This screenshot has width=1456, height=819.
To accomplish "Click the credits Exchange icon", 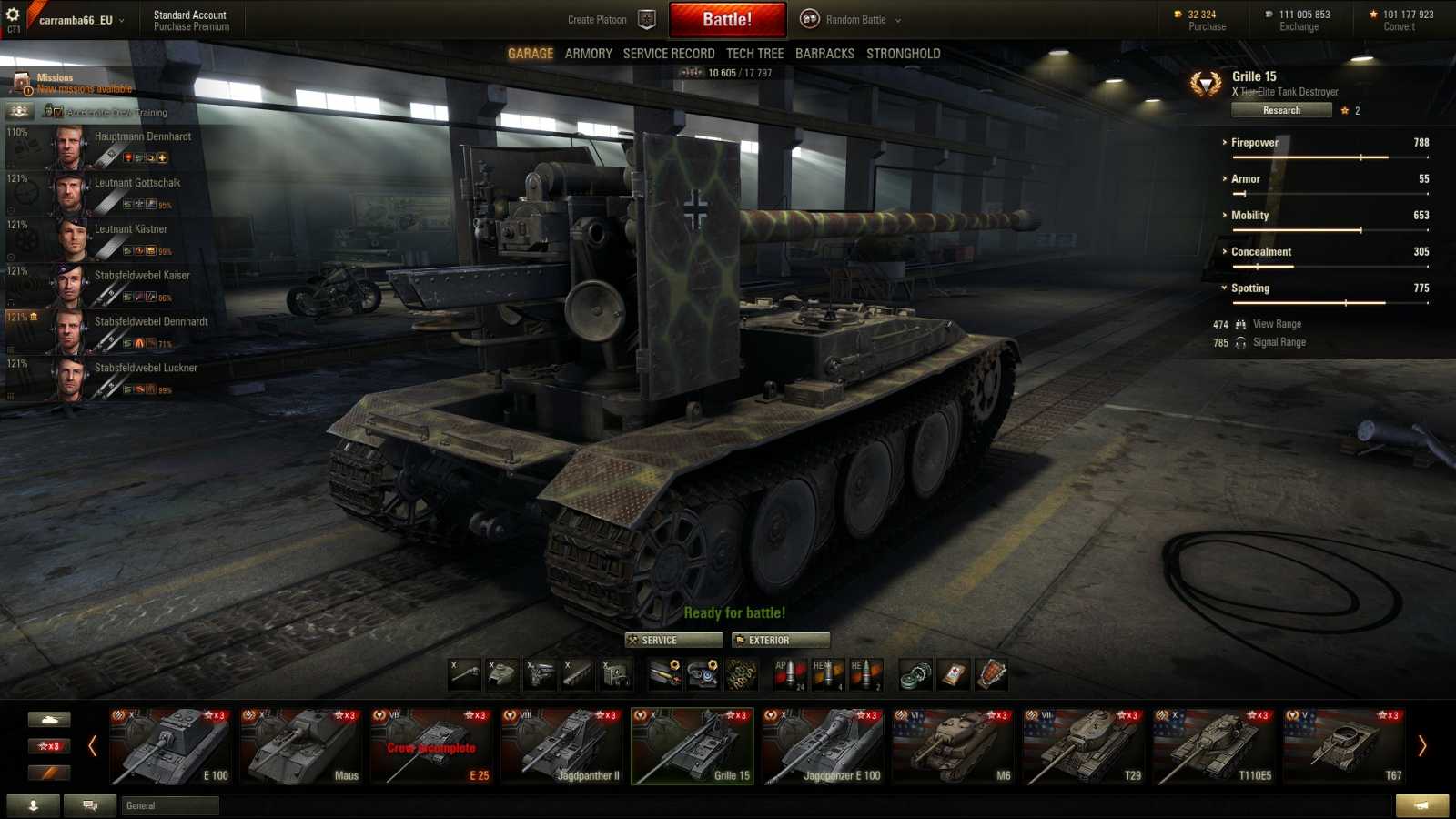I will click(x=1269, y=14).
